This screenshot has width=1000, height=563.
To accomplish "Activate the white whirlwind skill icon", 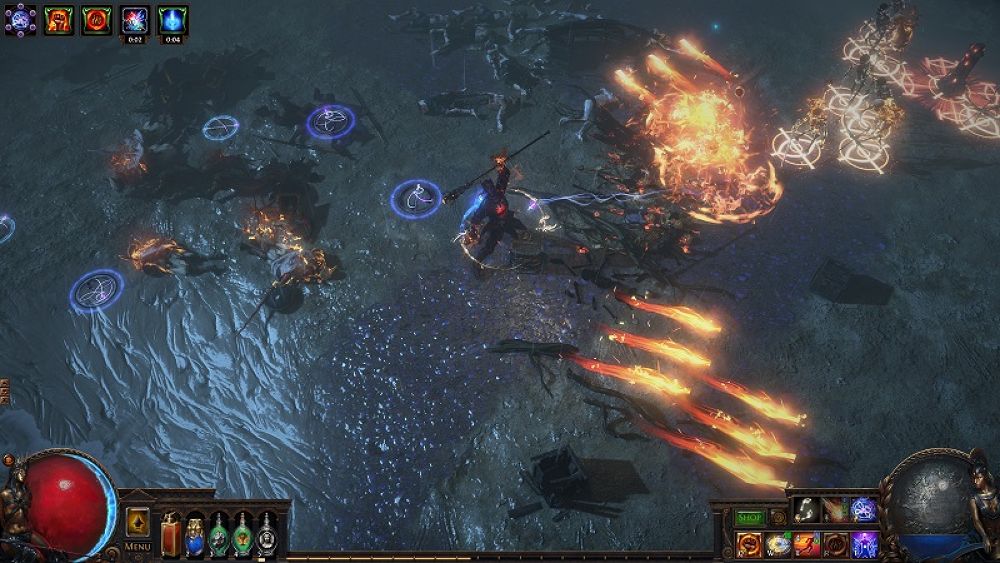I will point(778,545).
